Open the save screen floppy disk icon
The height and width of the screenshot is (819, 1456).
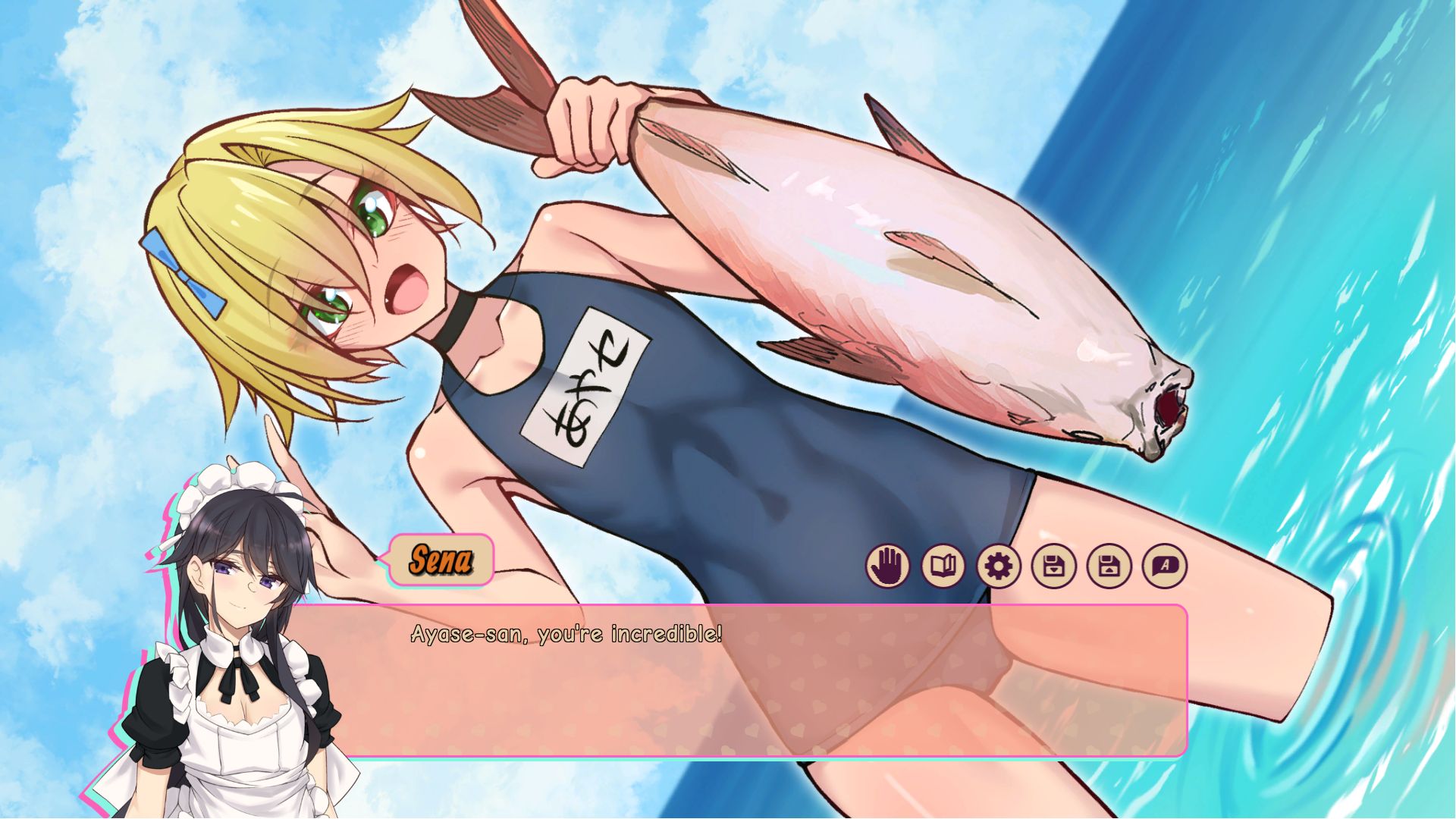click(1054, 566)
